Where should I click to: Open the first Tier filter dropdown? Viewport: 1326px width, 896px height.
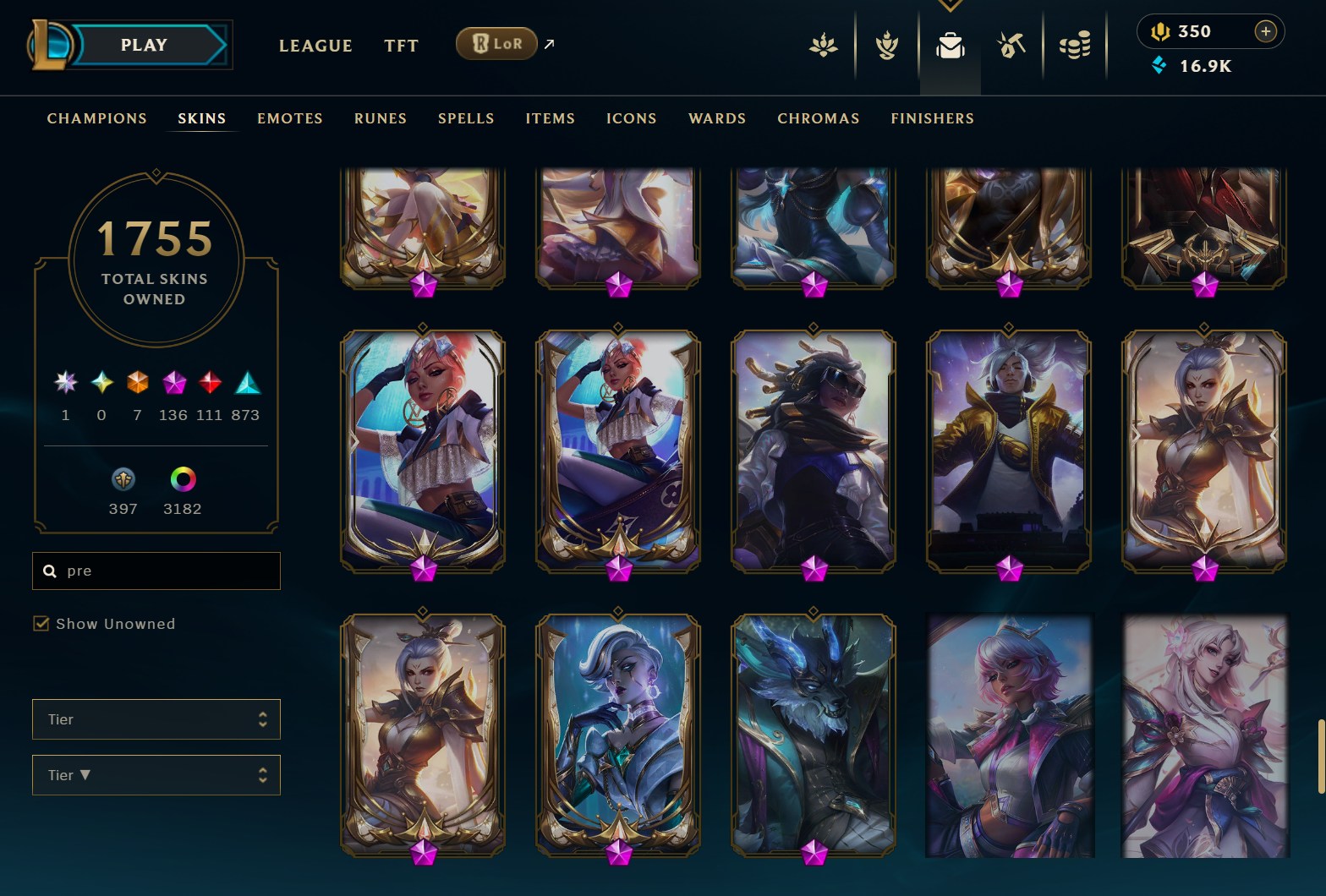(156, 719)
